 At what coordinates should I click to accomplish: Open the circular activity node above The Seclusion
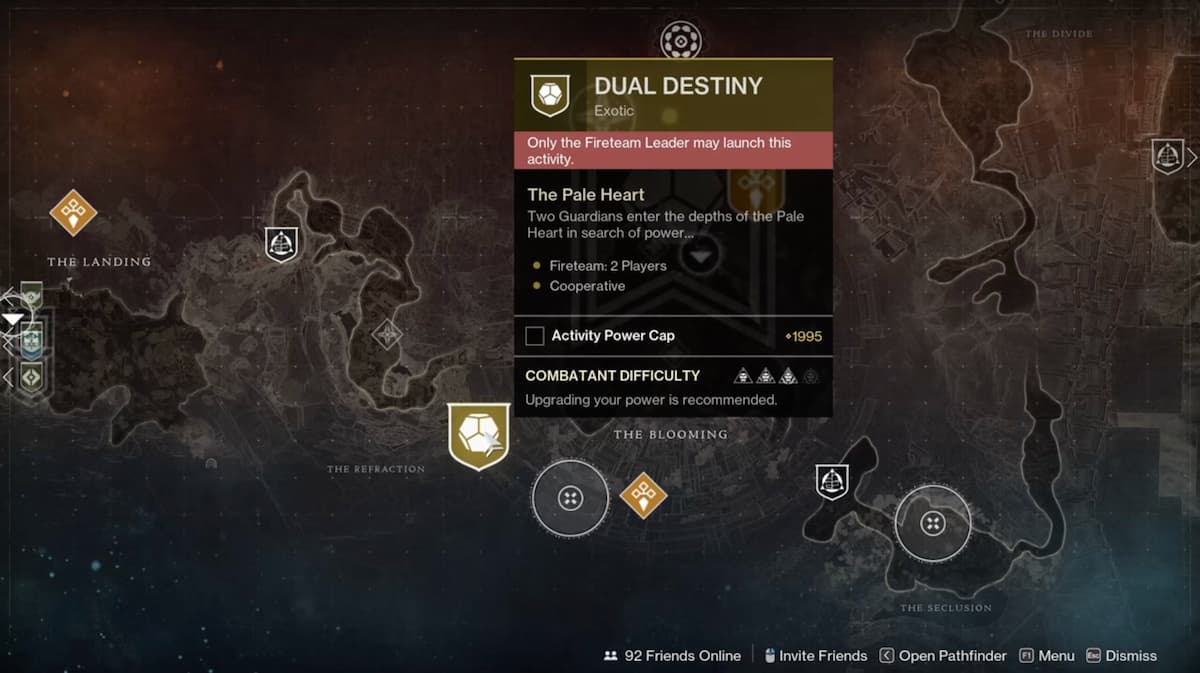click(x=932, y=523)
